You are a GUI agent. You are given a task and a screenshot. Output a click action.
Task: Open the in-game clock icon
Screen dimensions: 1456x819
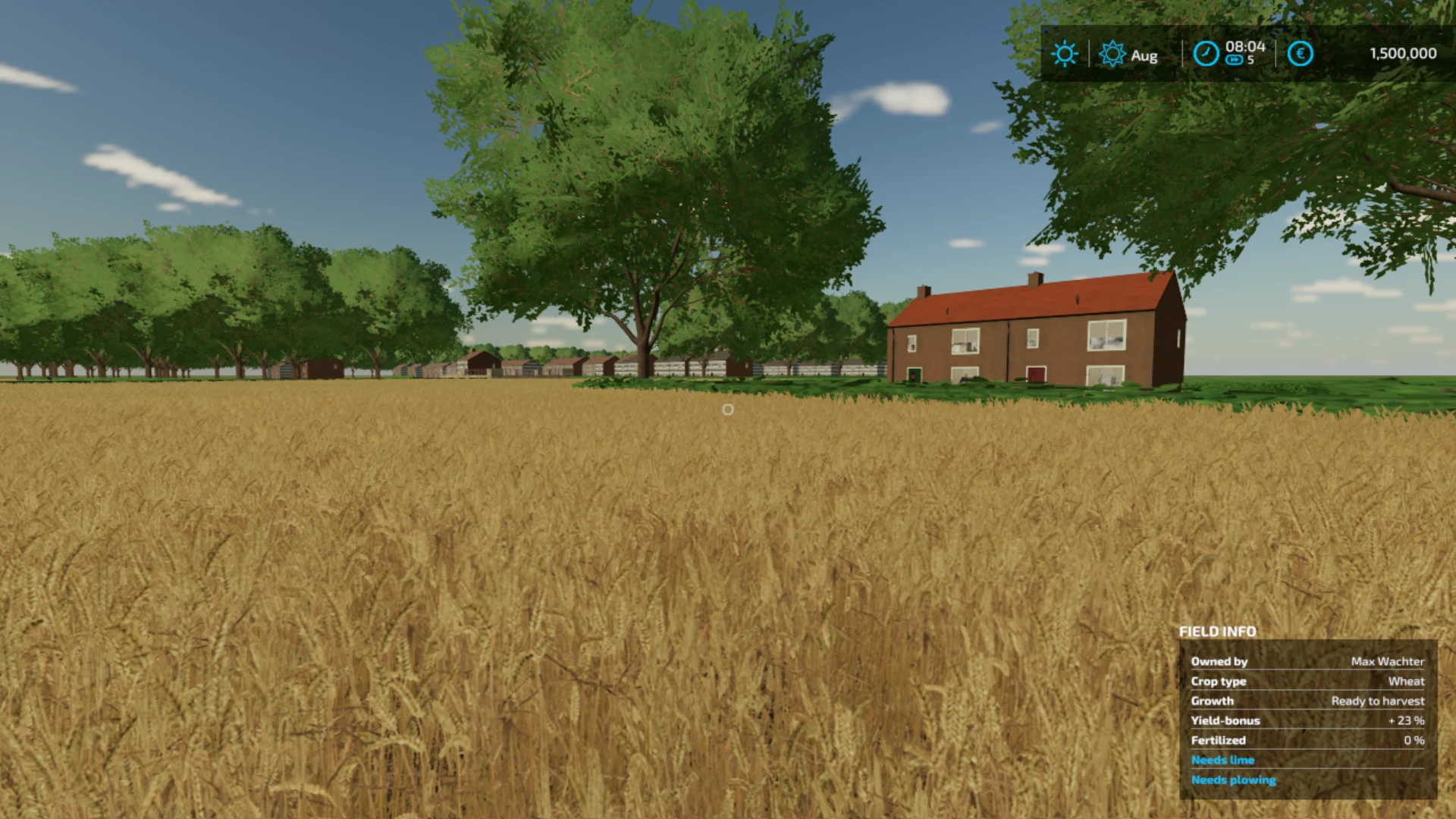coord(1206,54)
